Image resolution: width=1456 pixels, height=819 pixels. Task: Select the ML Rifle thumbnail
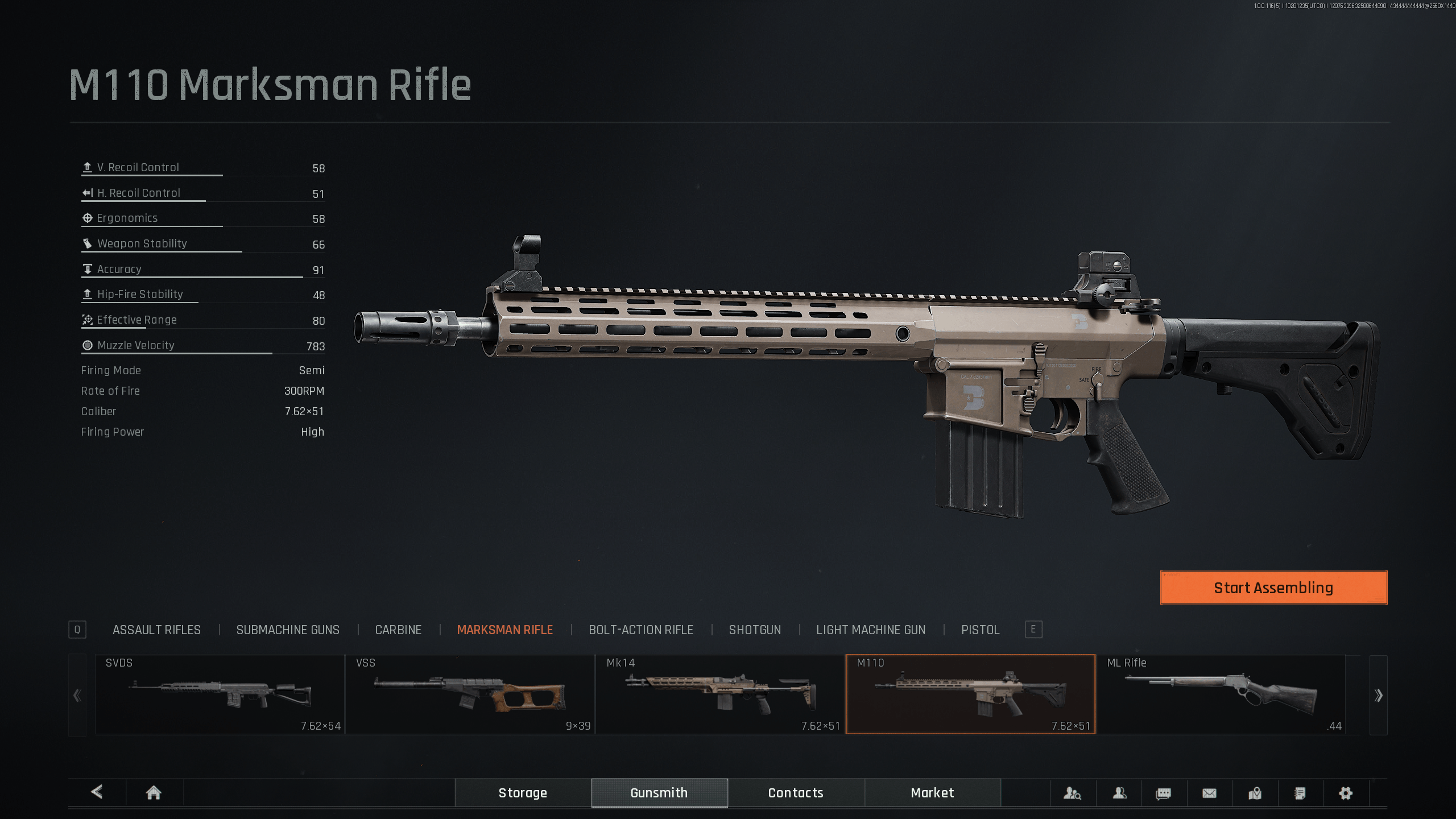click(1221, 694)
